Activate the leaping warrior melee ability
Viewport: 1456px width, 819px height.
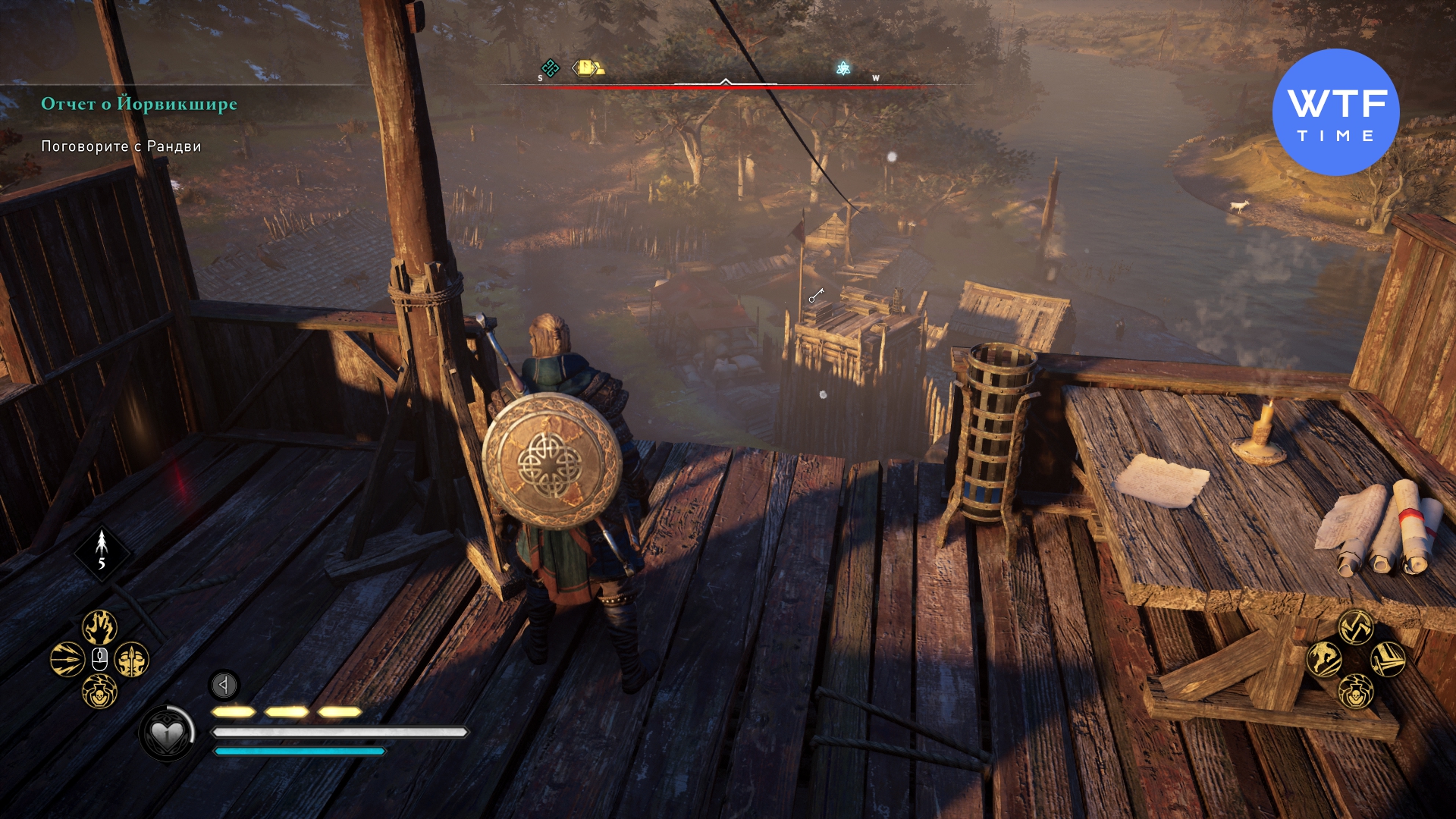(x=1324, y=659)
